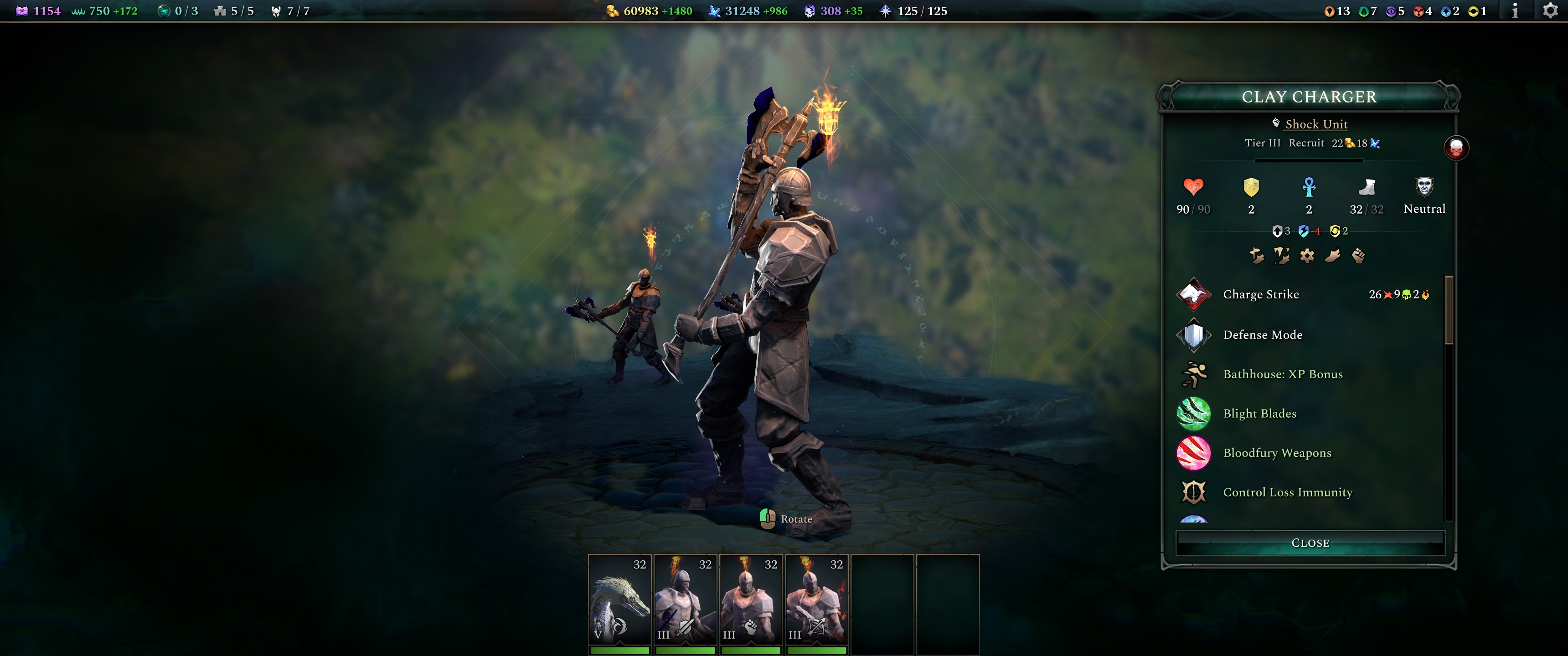This screenshot has height=656, width=1568.
Task: Open the Shock Unit type link
Action: coord(1316,124)
